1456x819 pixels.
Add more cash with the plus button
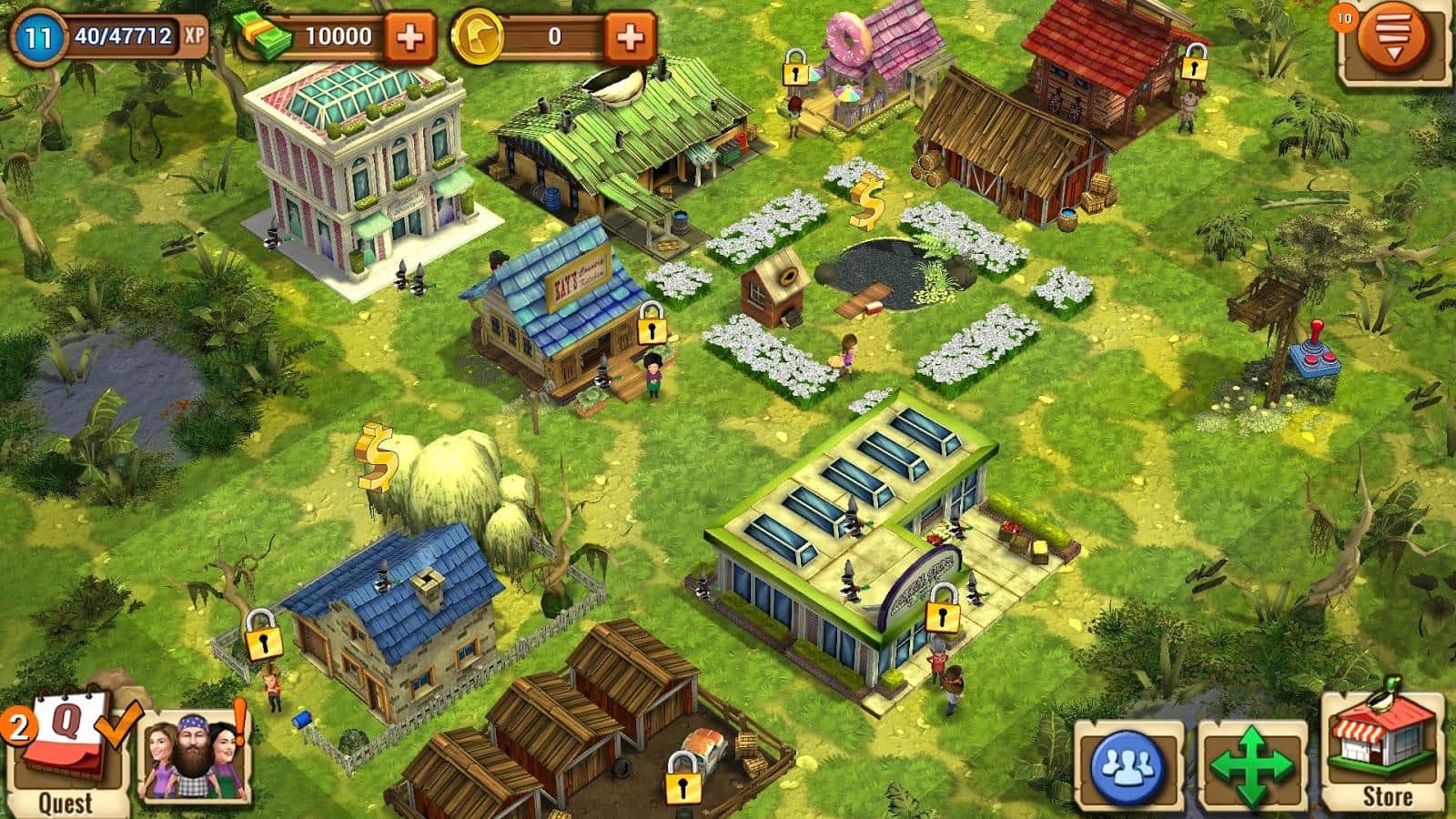click(x=410, y=37)
